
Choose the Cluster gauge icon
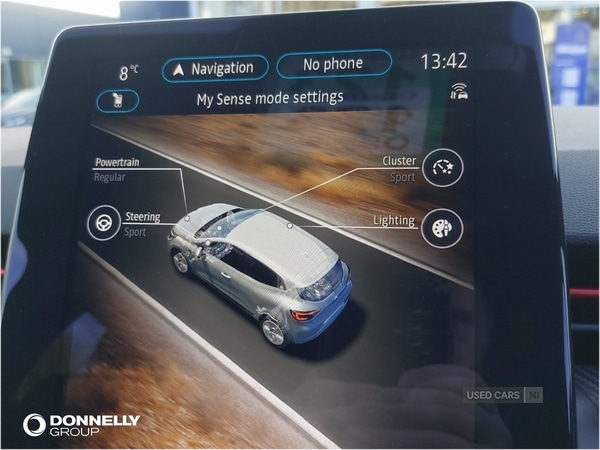tap(441, 168)
